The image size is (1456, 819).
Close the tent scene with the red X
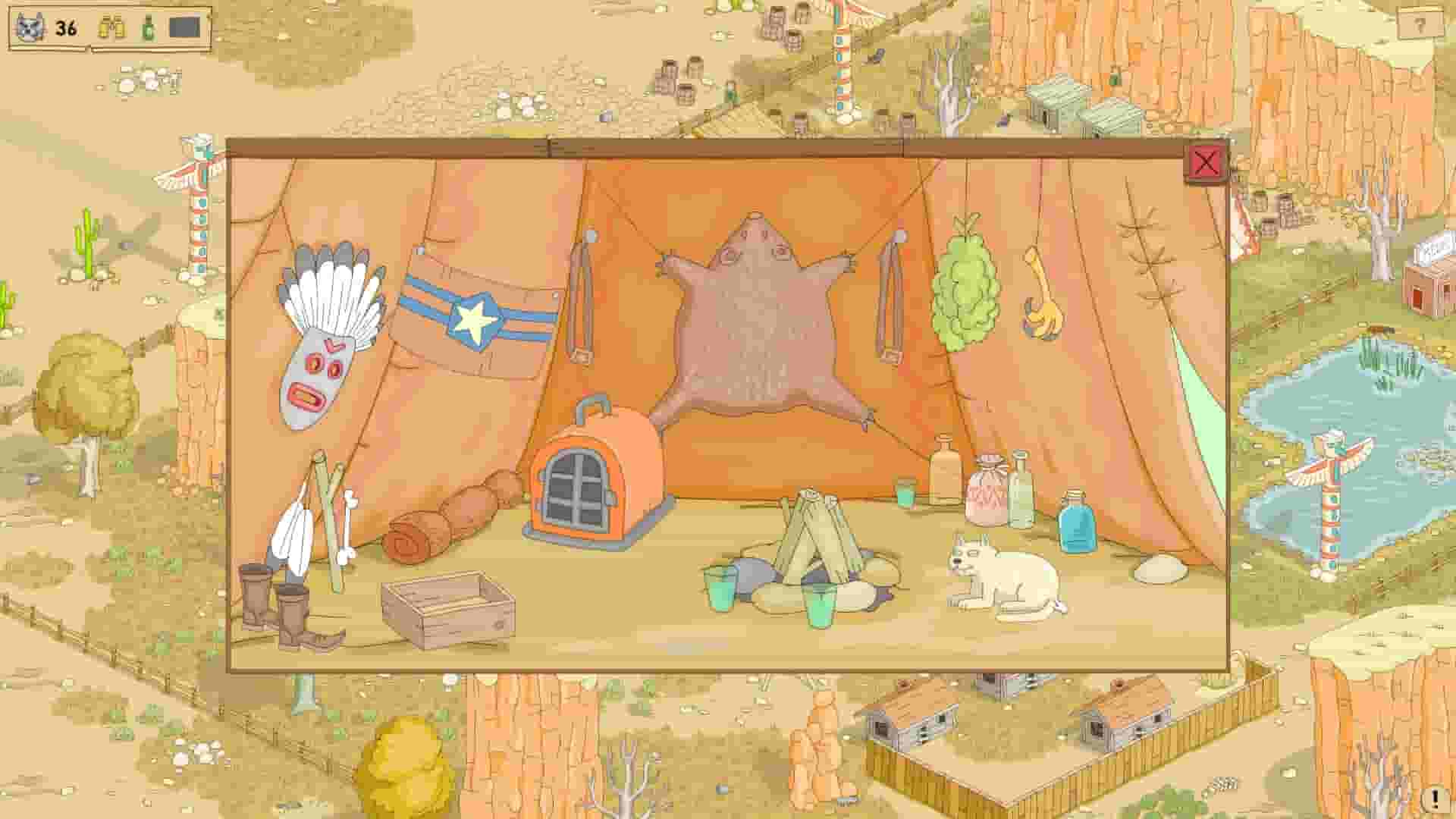[1207, 163]
